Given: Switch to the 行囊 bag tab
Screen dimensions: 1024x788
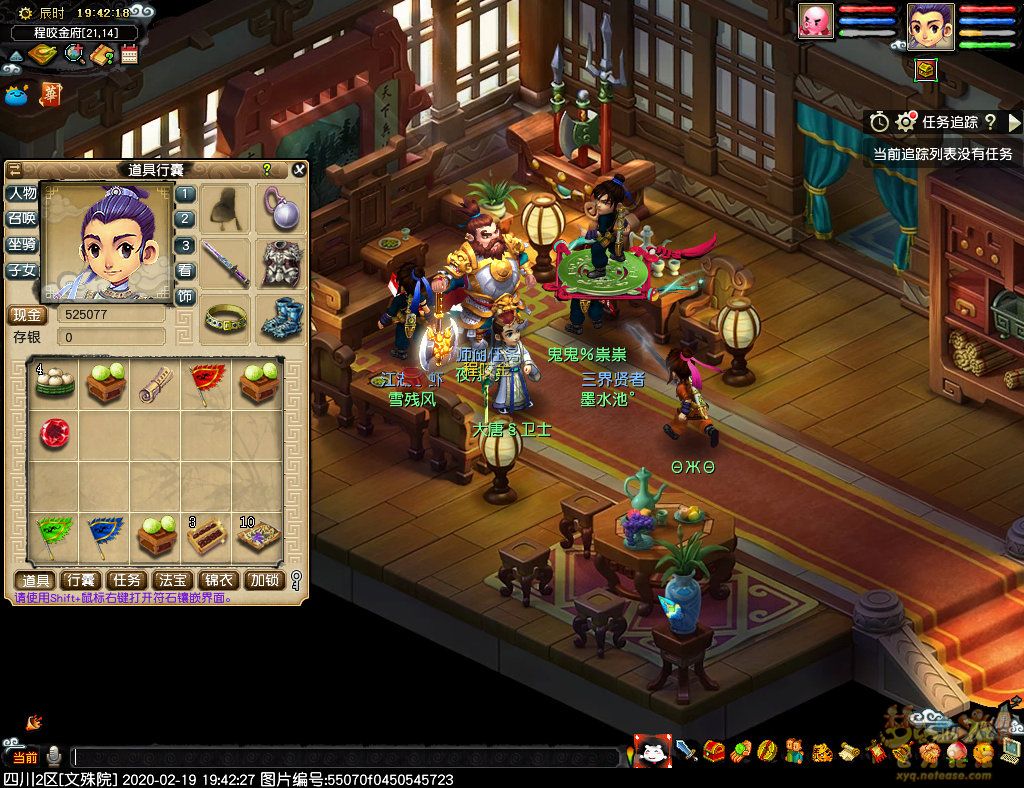Looking at the screenshot, I should click(80, 580).
